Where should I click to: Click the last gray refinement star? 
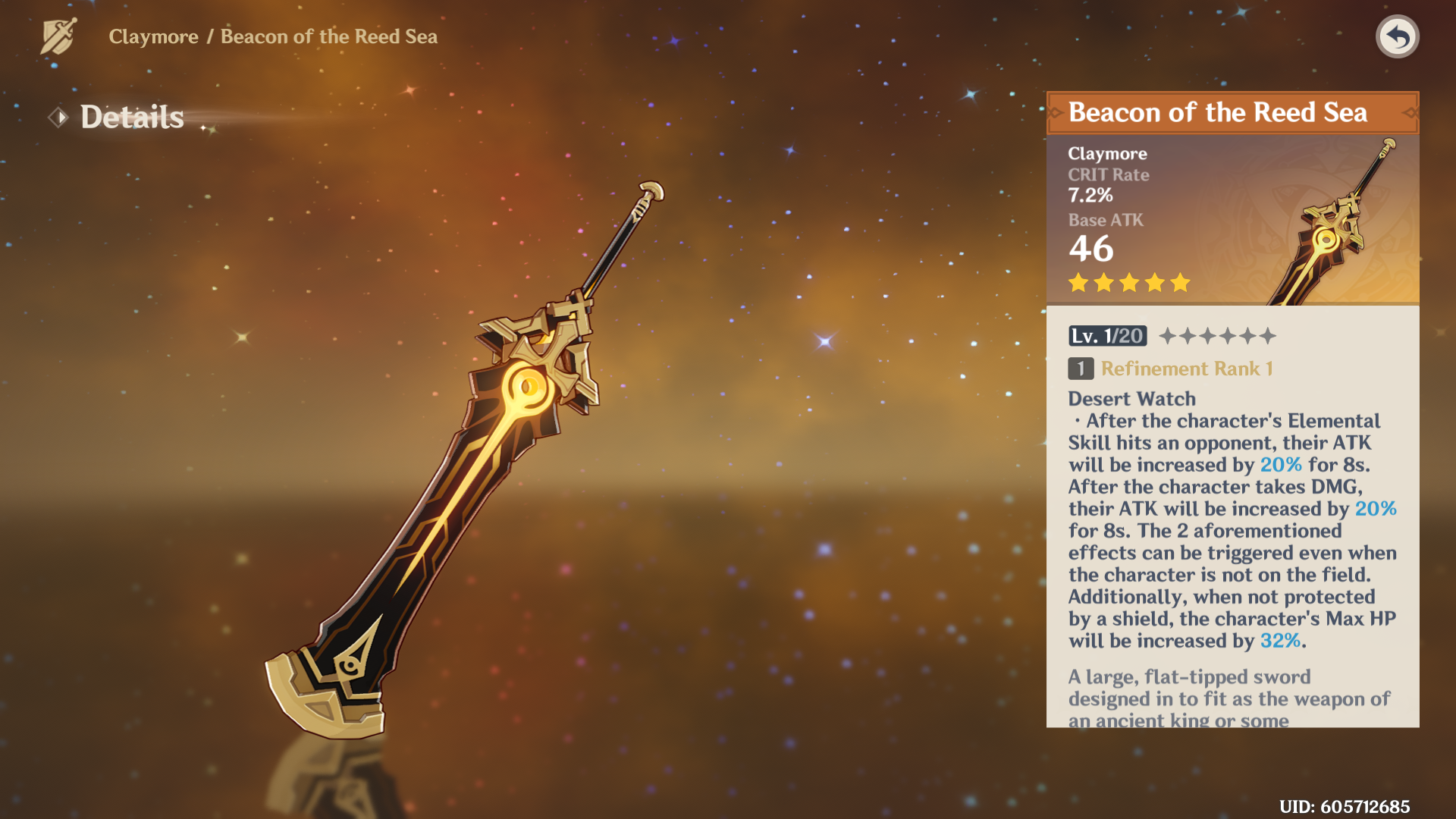click(x=1266, y=335)
